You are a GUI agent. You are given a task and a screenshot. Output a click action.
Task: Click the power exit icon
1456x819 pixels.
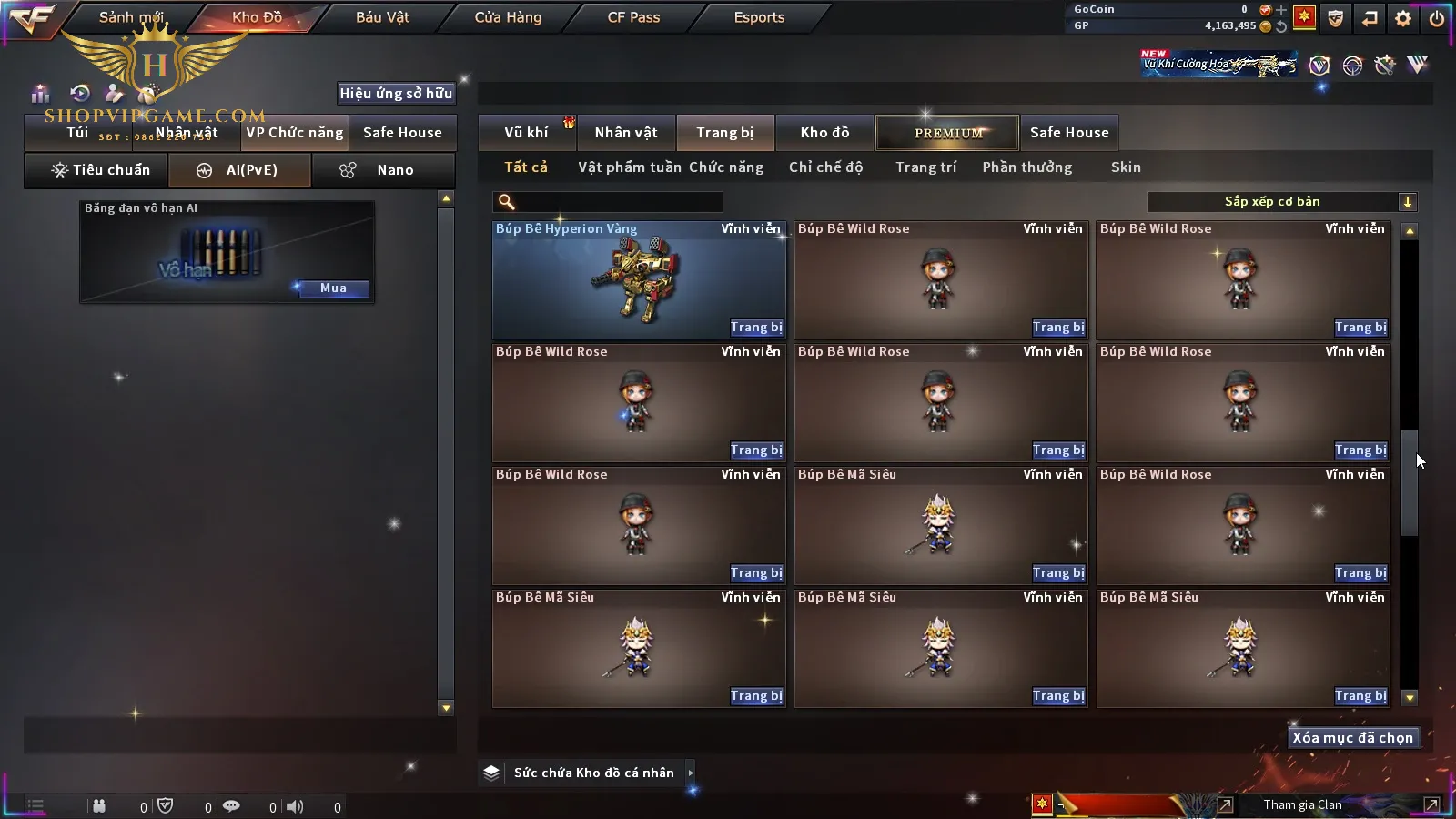tap(1437, 18)
